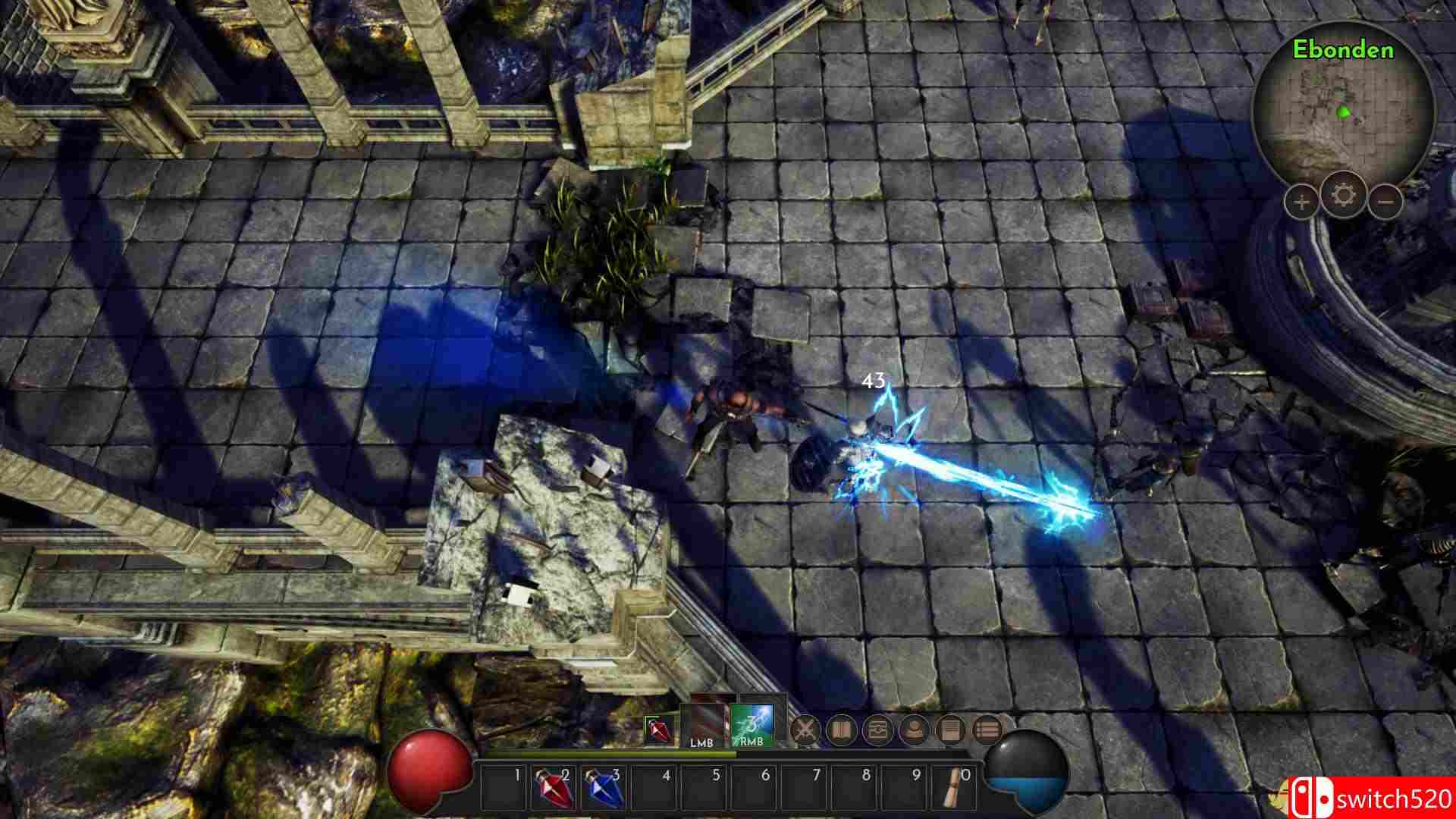The width and height of the screenshot is (1456, 819).
Task: Zoom out the minimap with minus
Action: (x=1386, y=201)
